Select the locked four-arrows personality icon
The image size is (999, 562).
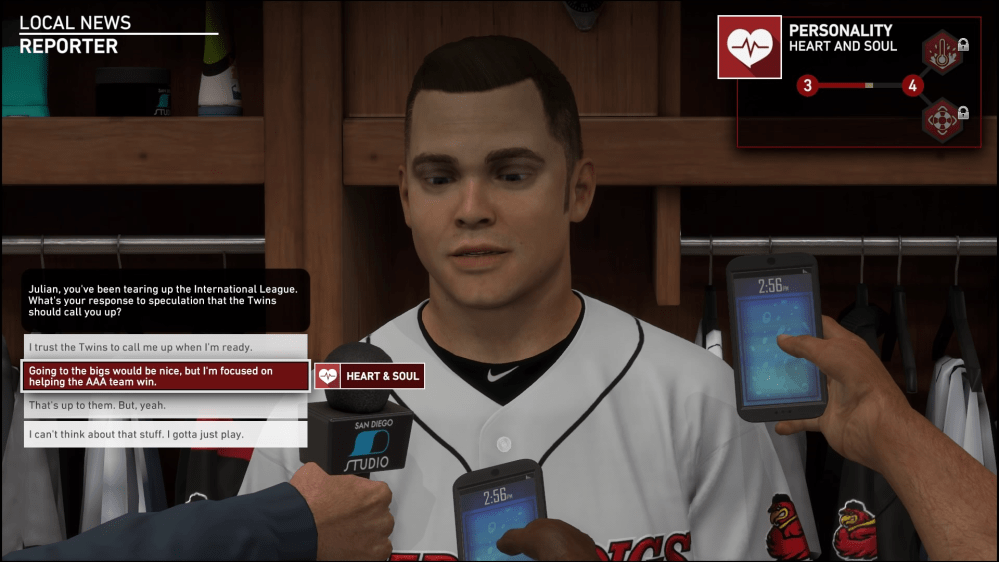(x=941, y=120)
